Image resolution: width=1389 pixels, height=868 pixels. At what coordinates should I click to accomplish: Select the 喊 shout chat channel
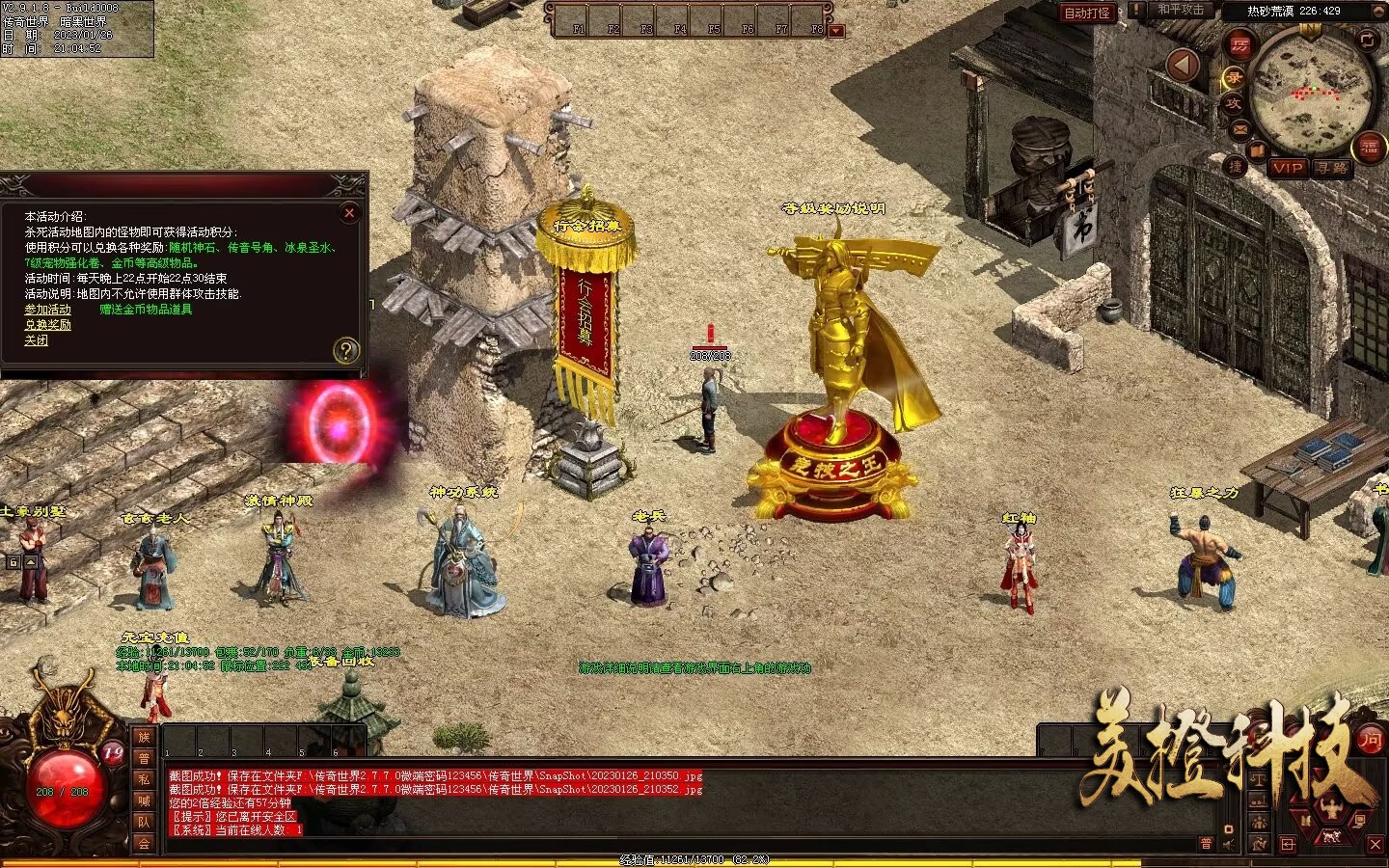(144, 800)
